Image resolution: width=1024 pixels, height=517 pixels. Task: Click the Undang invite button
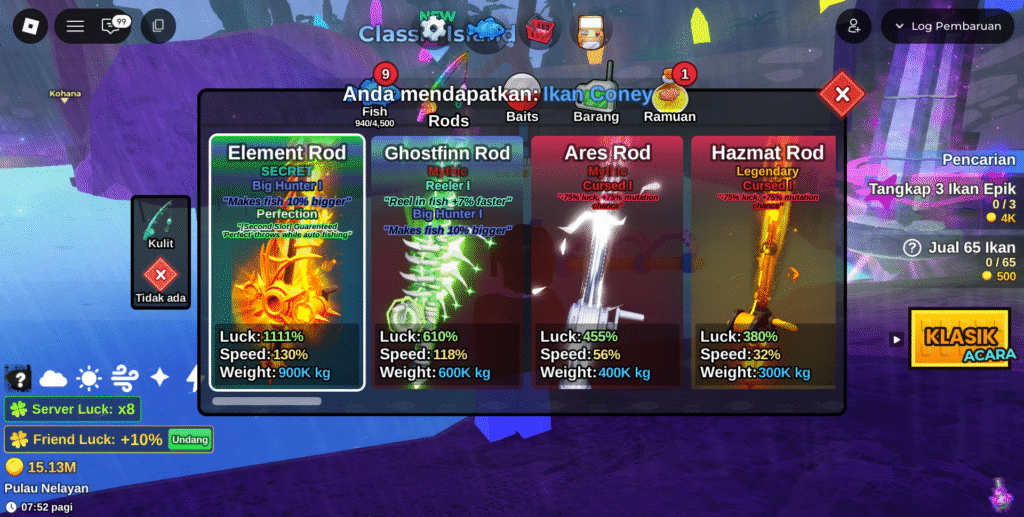(x=190, y=439)
